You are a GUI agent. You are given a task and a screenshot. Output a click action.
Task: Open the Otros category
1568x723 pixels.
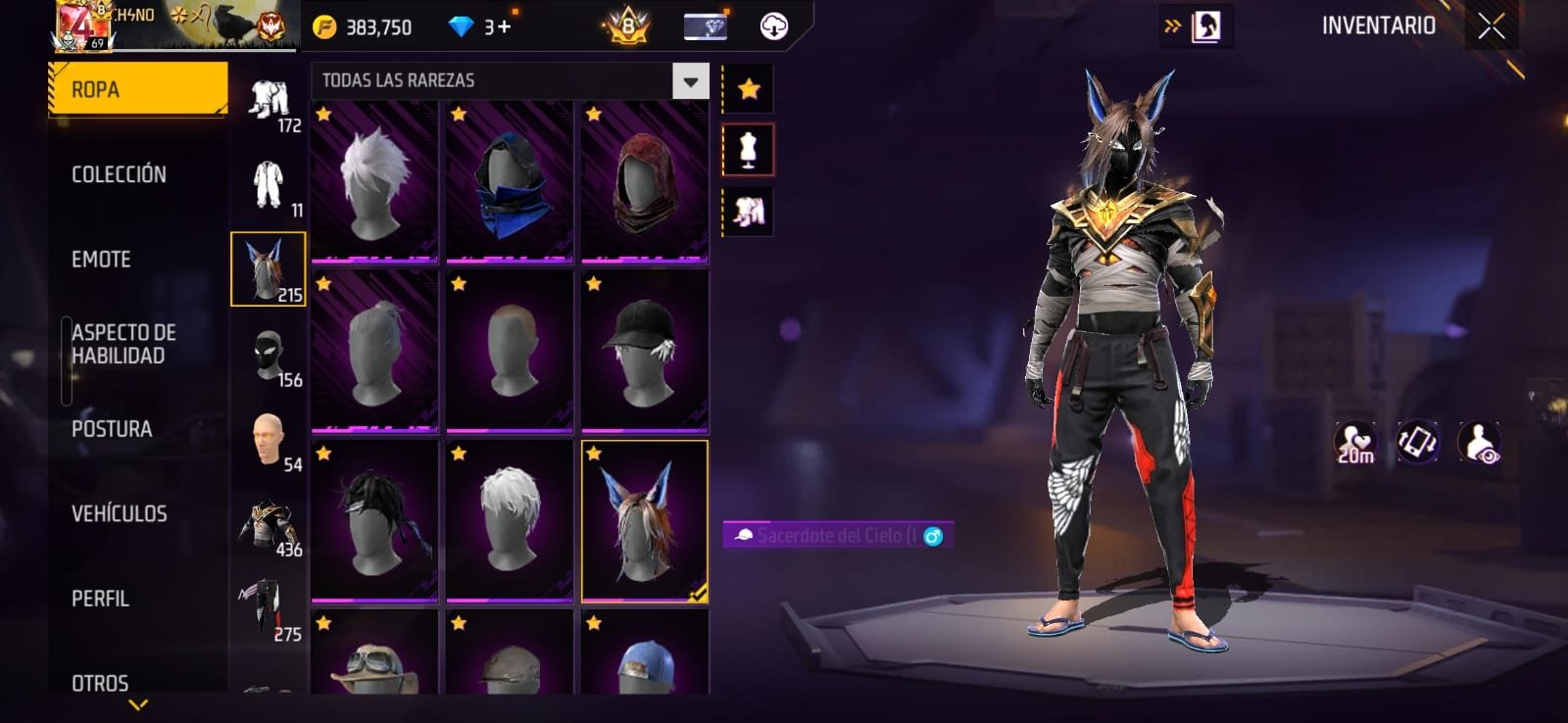(100, 682)
